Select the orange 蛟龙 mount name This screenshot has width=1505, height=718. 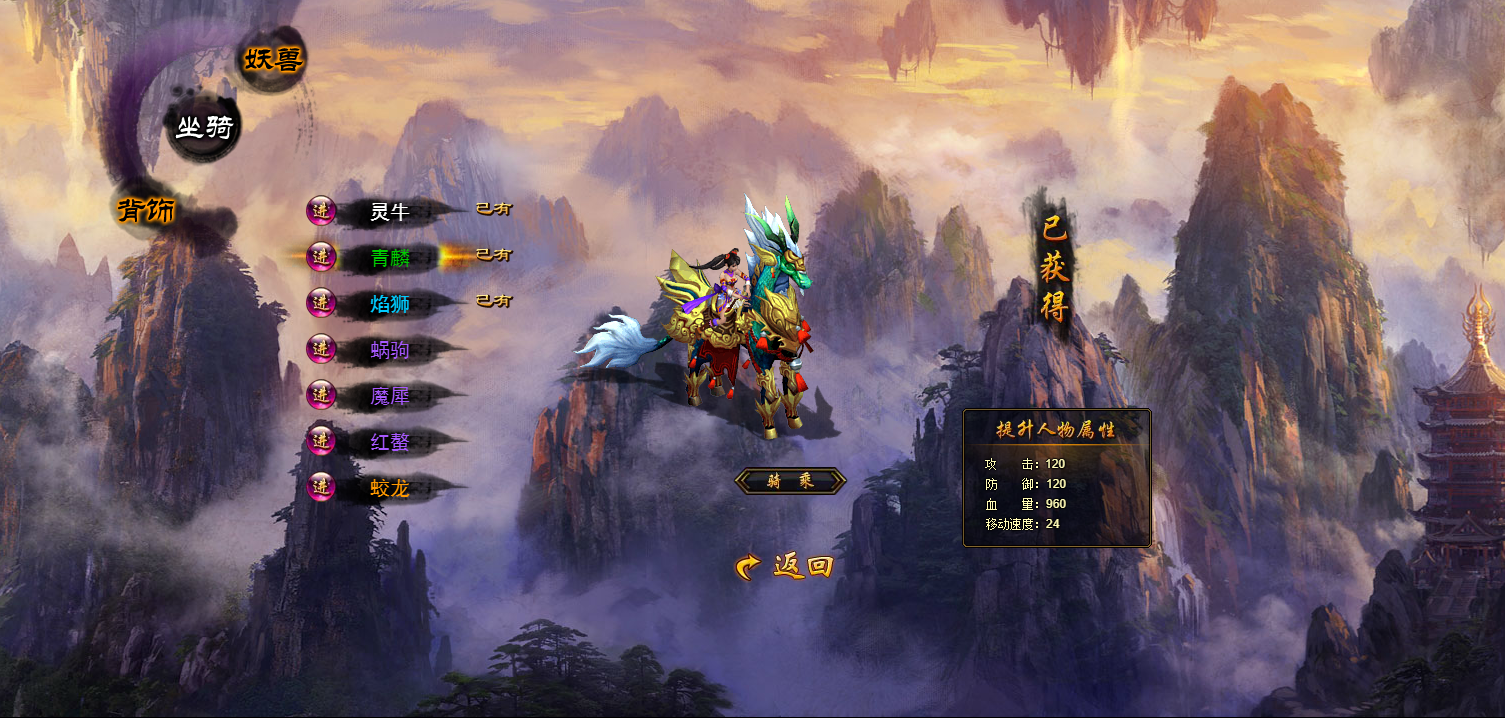click(x=390, y=489)
